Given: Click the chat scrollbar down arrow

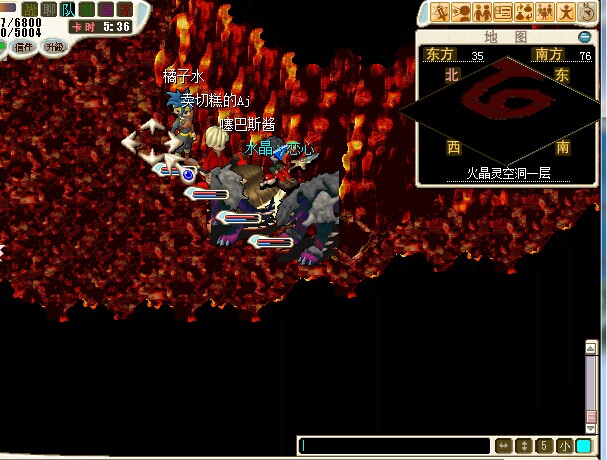Looking at the screenshot, I should click(591, 427).
